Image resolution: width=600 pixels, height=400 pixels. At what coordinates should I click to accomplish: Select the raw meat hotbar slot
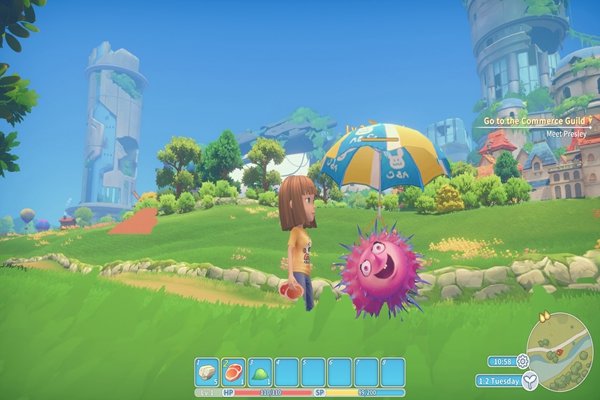tap(233, 371)
